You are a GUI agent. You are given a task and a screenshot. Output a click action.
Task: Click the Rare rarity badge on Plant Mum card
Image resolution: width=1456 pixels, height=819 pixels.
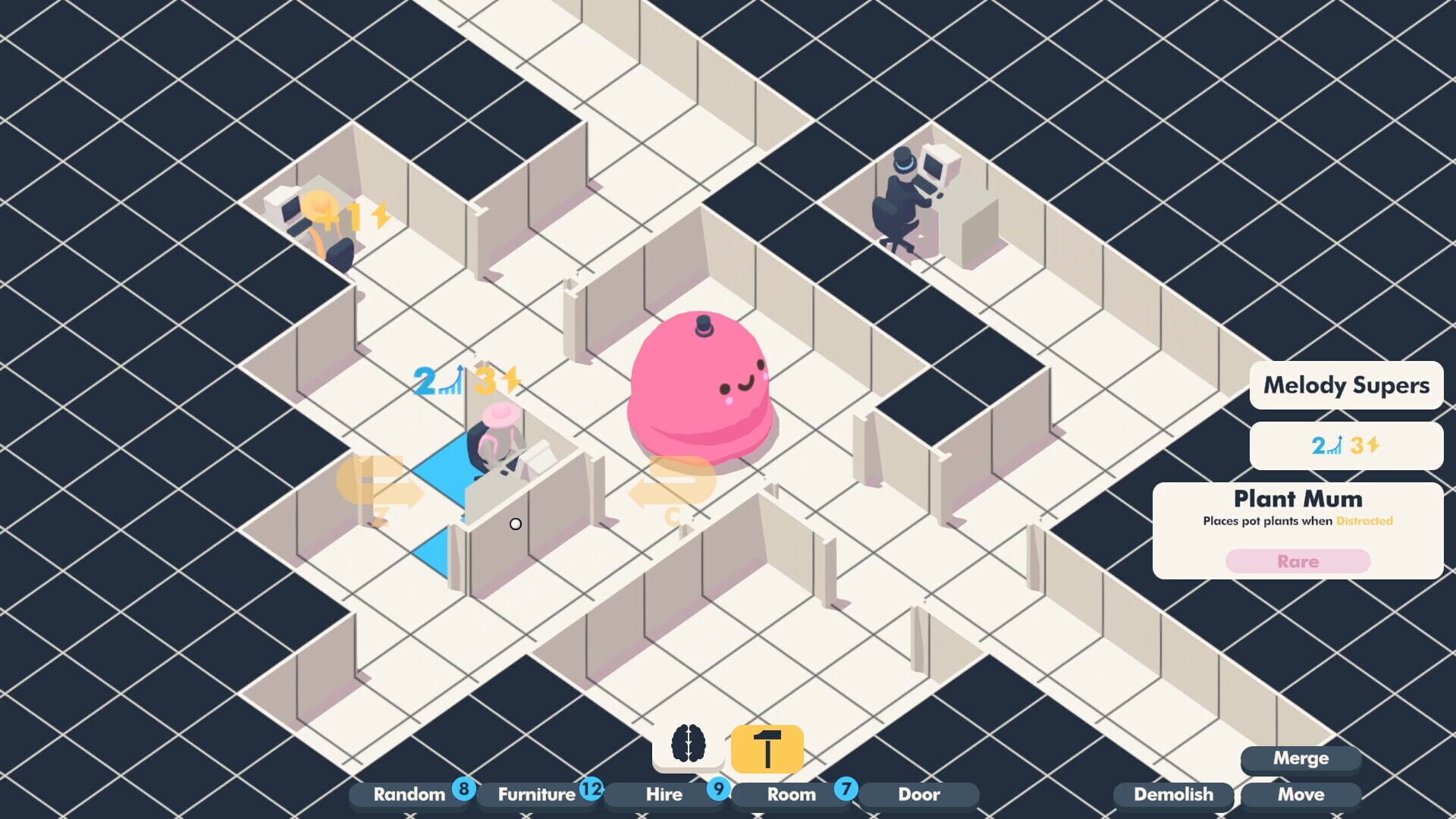pos(1298,561)
